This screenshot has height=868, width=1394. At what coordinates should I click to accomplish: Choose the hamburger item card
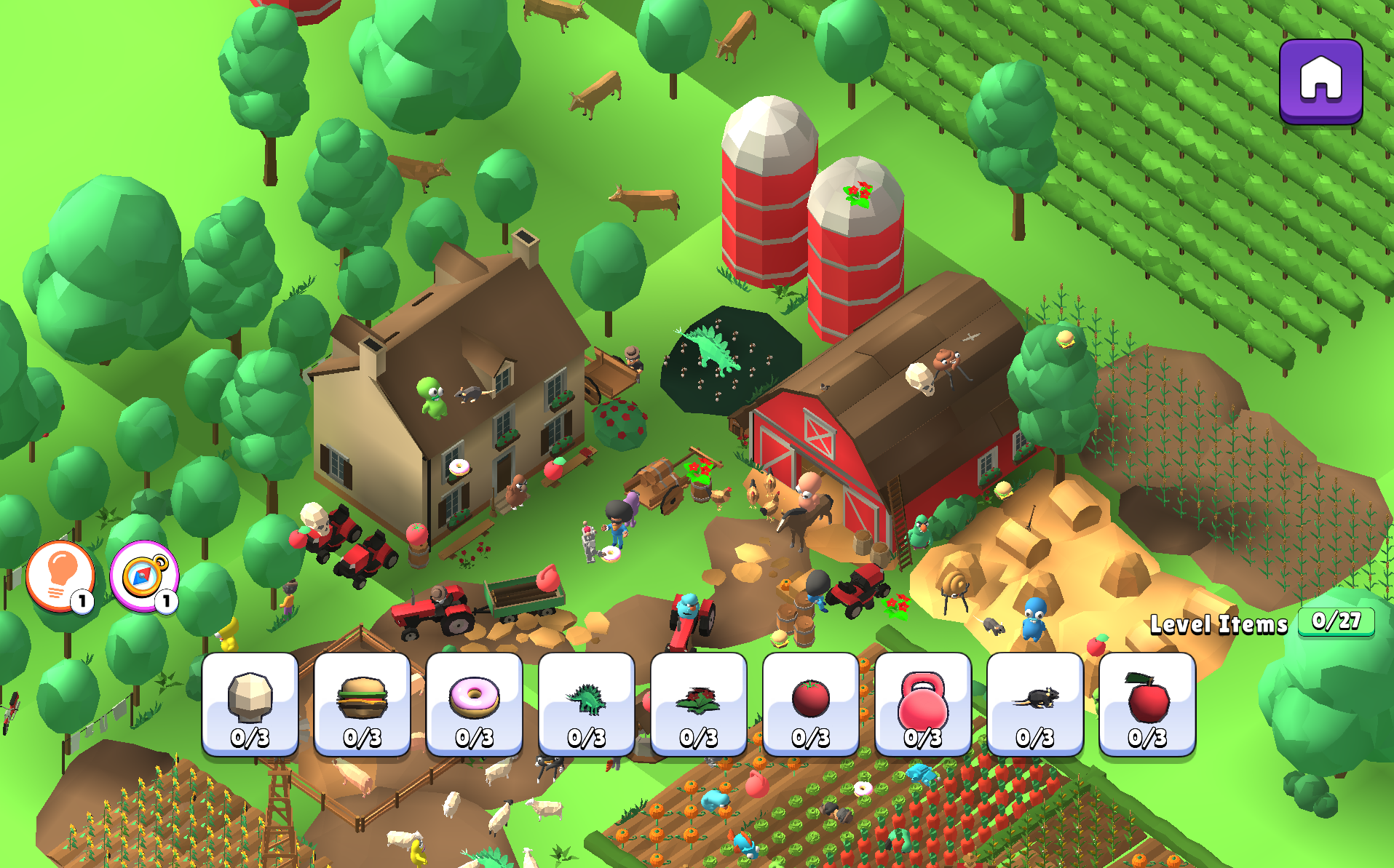click(362, 704)
